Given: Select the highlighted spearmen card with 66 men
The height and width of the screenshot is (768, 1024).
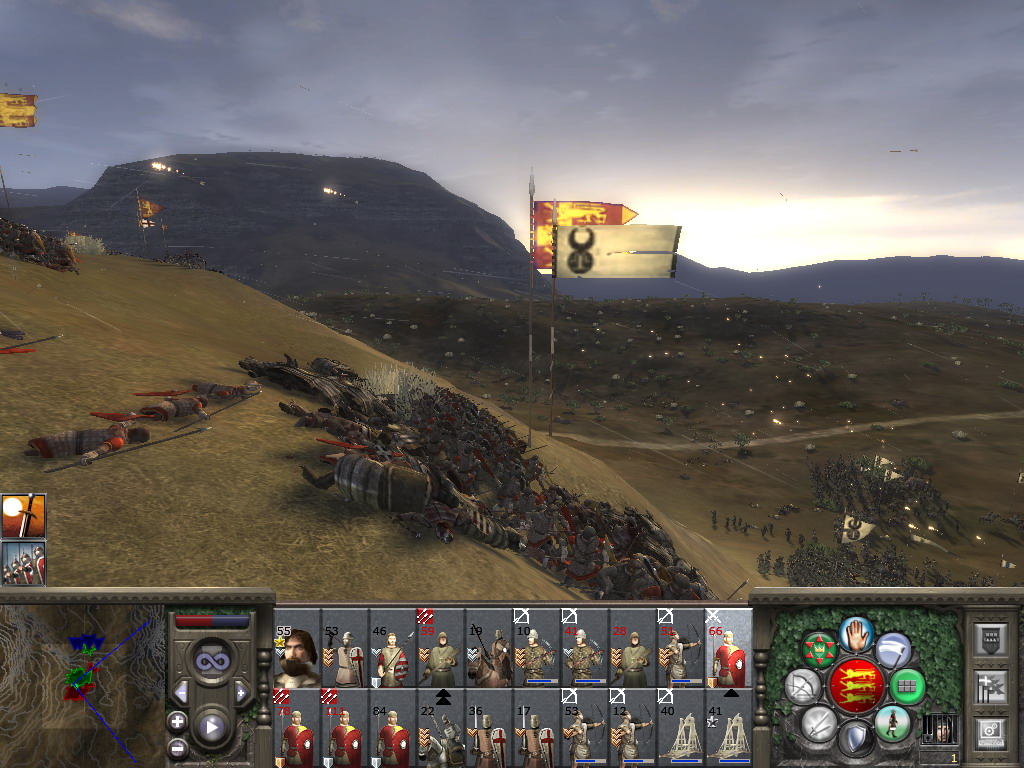Looking at the screenshot, I should [730, 648].
